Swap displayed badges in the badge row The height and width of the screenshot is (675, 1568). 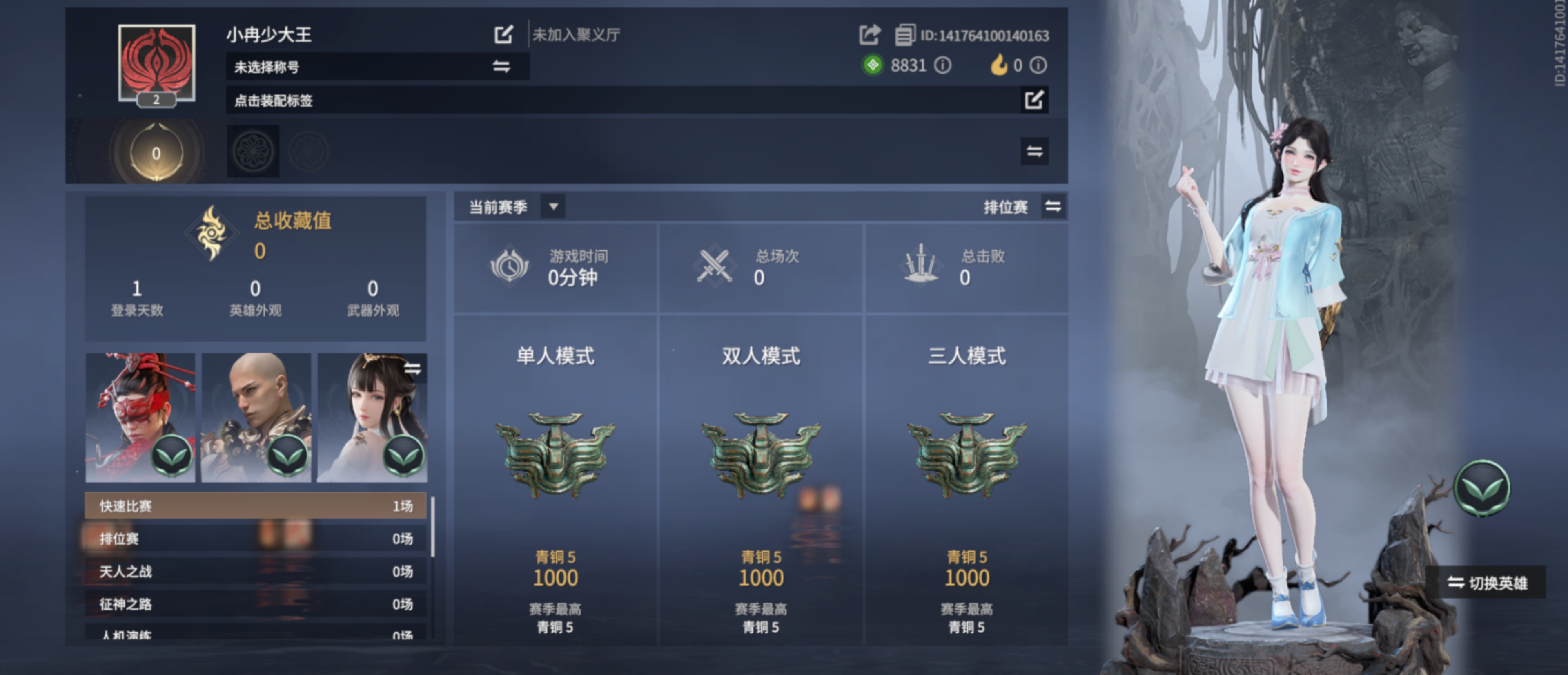coord(1034,151)
